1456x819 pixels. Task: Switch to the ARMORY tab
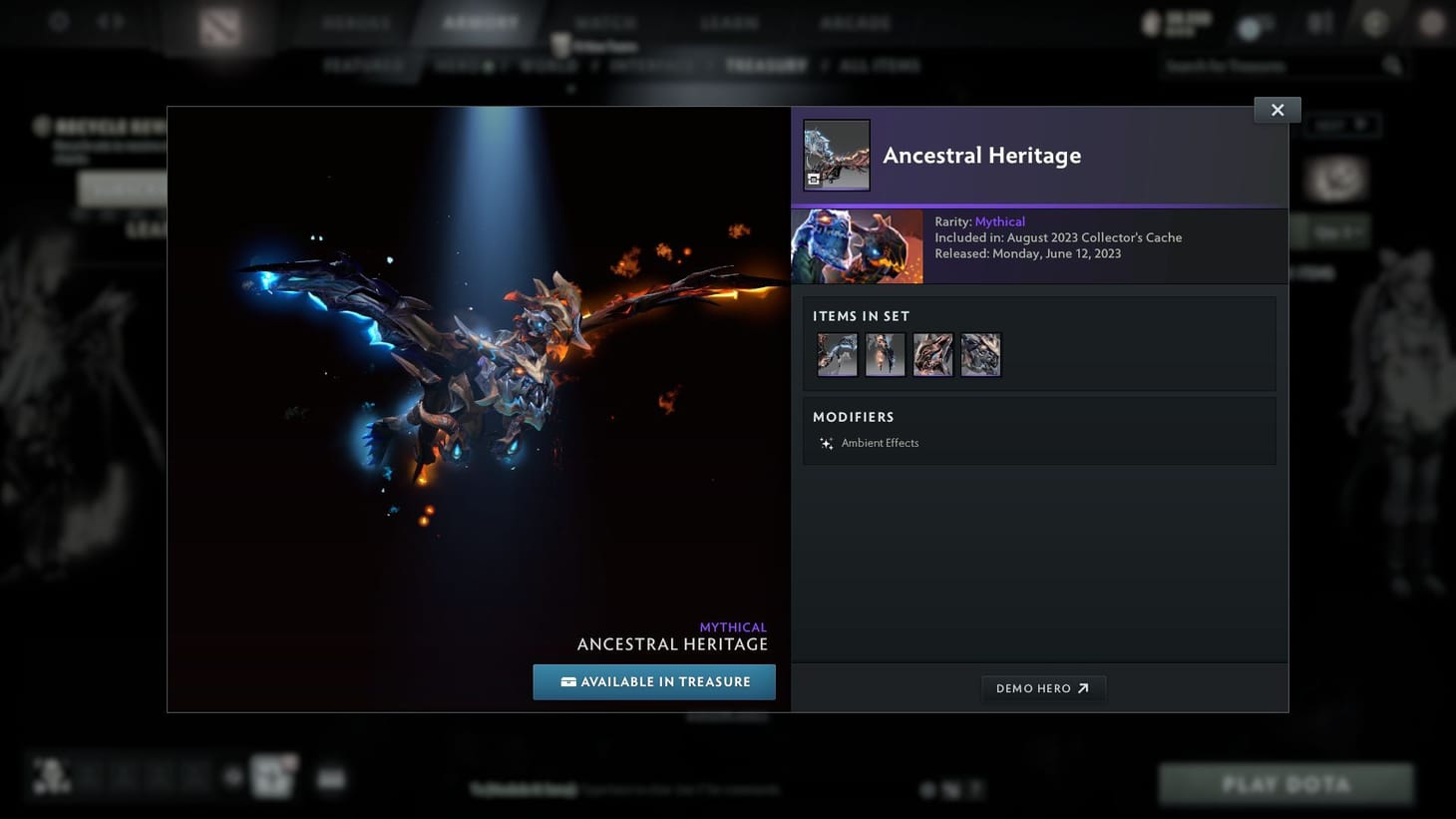pyautogui.click(x=481, y=22)
